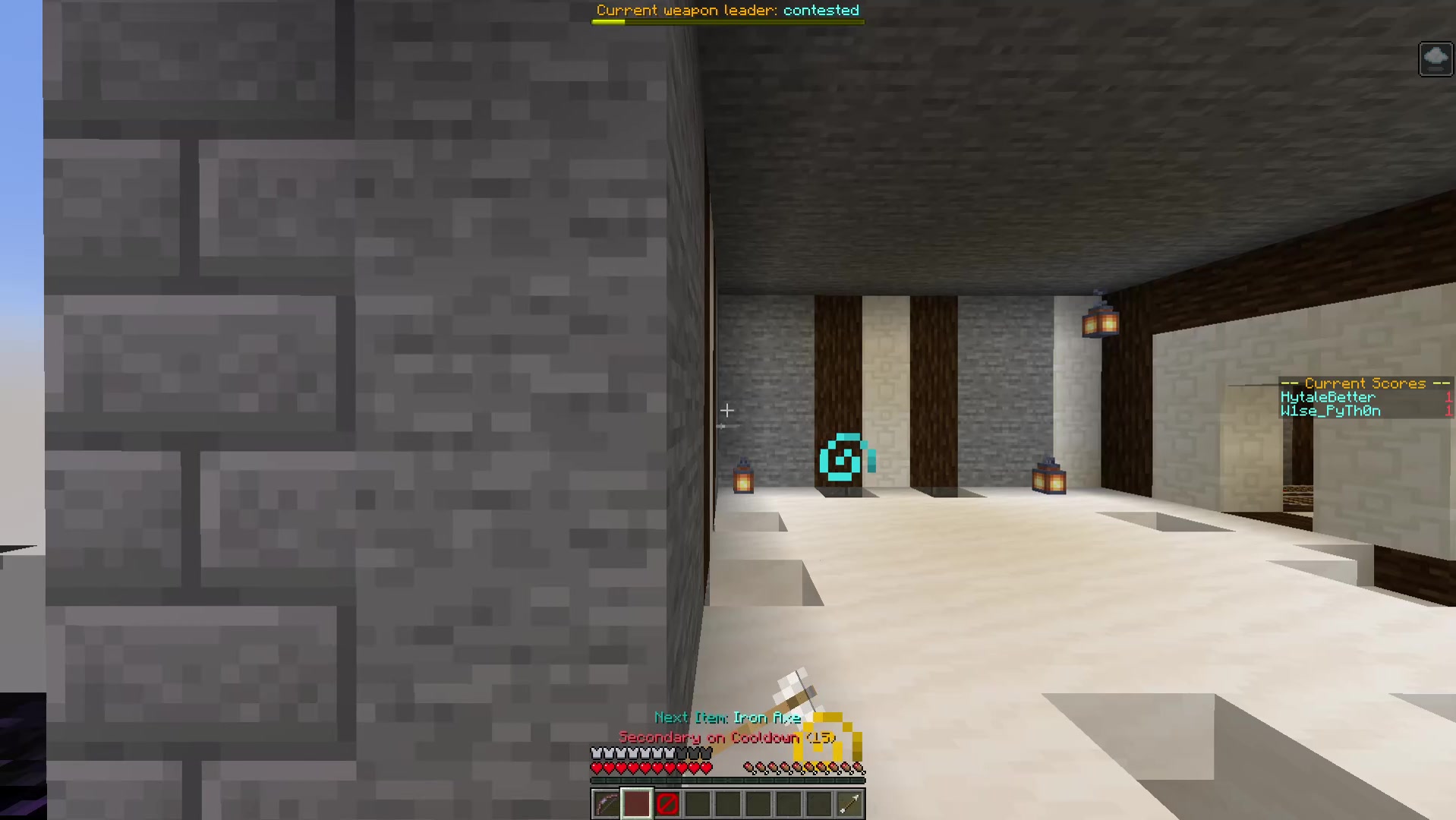Select the bow in the first hotbar slot
The width and height of the screenshot is (1456, 820).
point(605,804)
